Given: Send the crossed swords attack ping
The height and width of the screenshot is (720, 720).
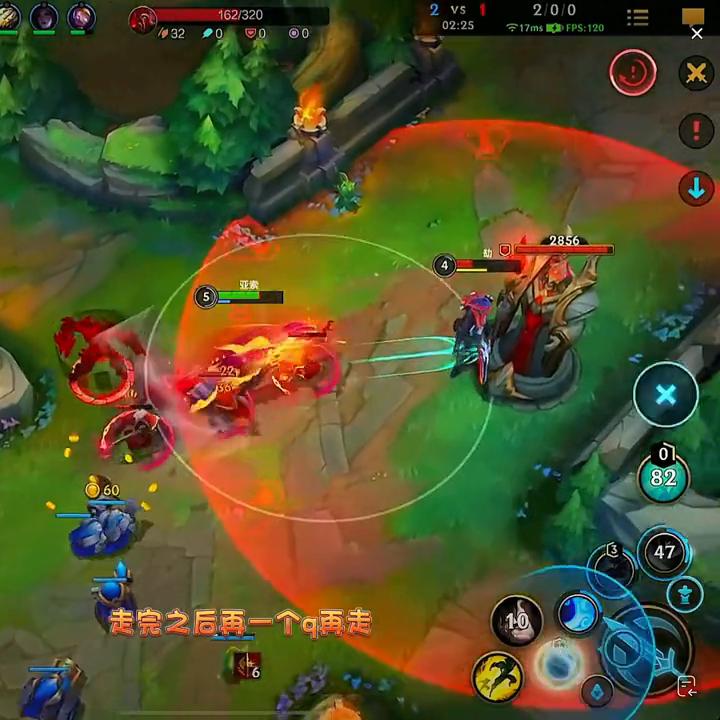Looking at the screenshot, I should pos(695,73).
